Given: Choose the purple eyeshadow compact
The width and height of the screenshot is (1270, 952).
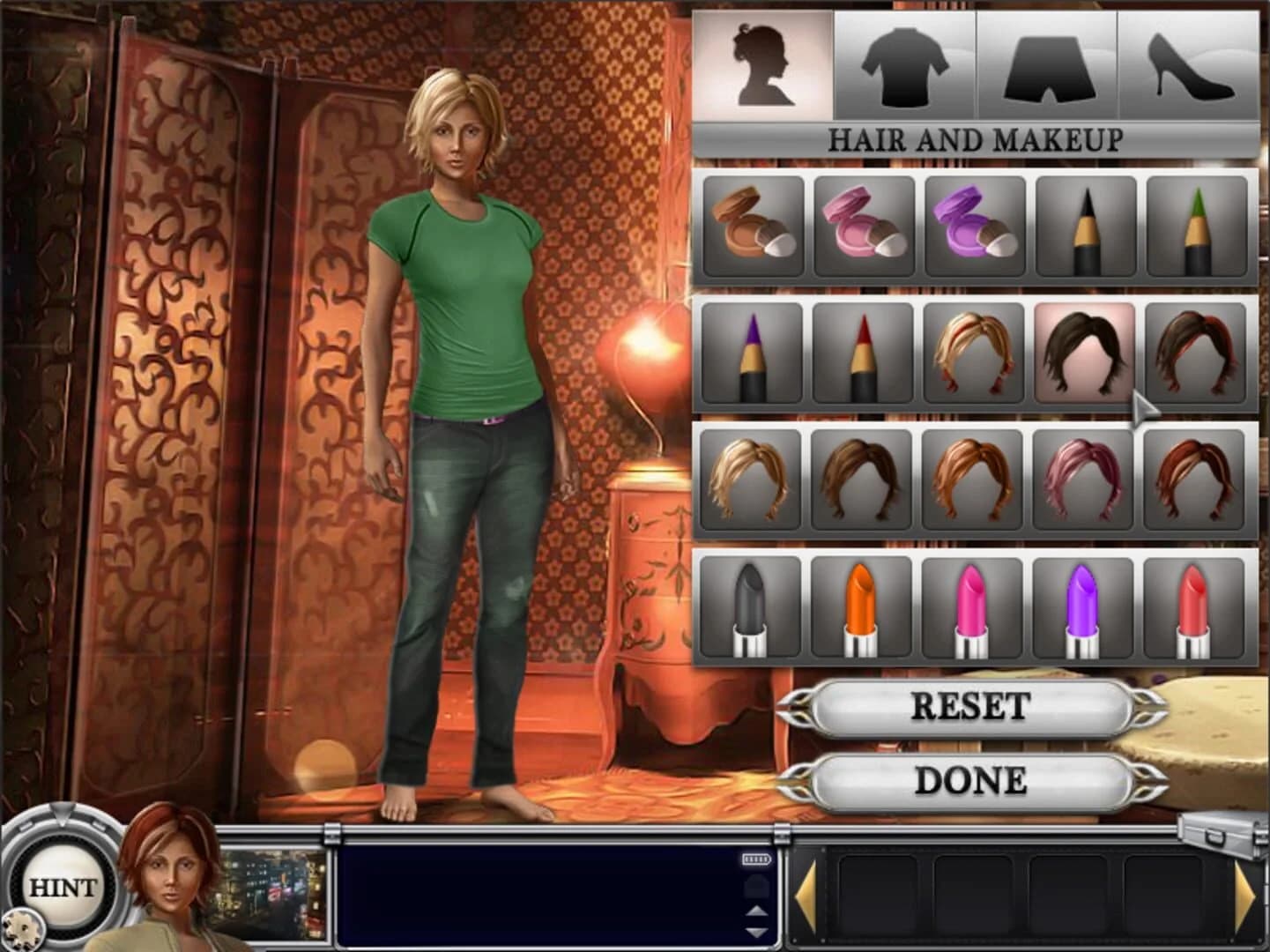Looking at the screenshot, I should 977,226.
